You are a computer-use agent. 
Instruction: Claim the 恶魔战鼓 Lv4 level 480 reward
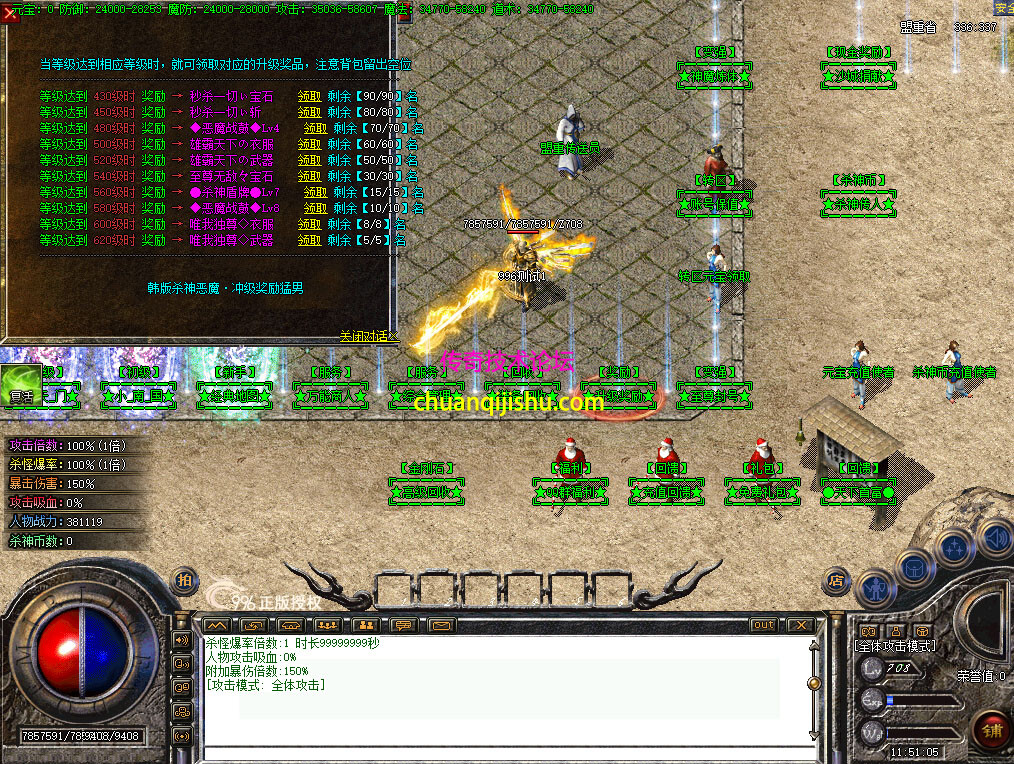pos(315,128)
